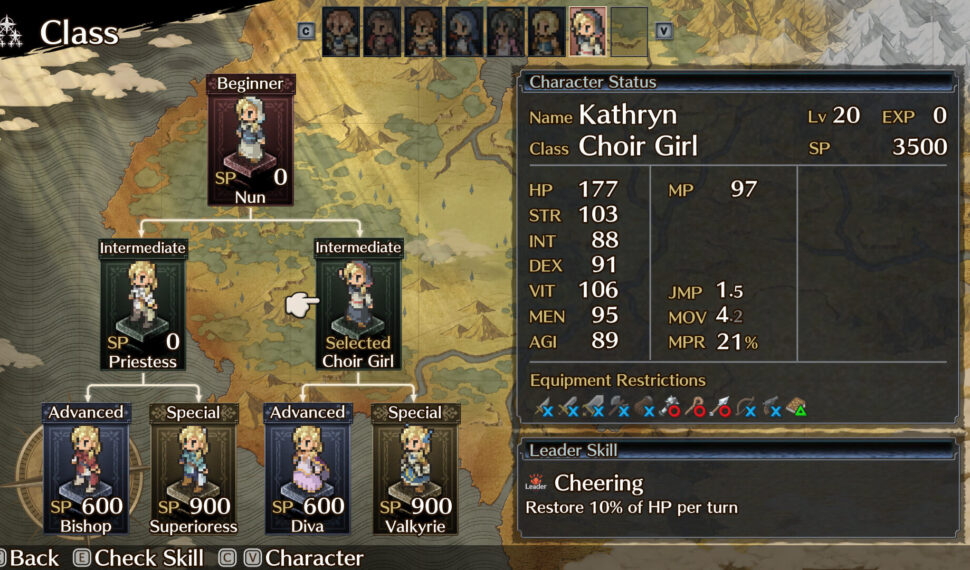This screenshot has height=570, width=970.
Task: Click the selected Choir Girl class tile
Action: click(358, 304)
